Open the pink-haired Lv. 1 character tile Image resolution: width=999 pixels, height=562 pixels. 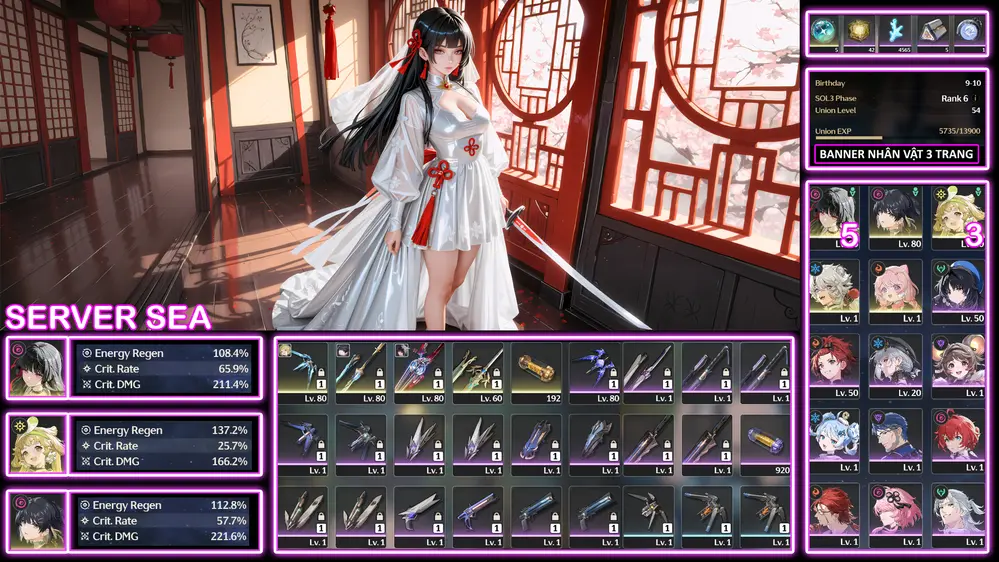895,285
